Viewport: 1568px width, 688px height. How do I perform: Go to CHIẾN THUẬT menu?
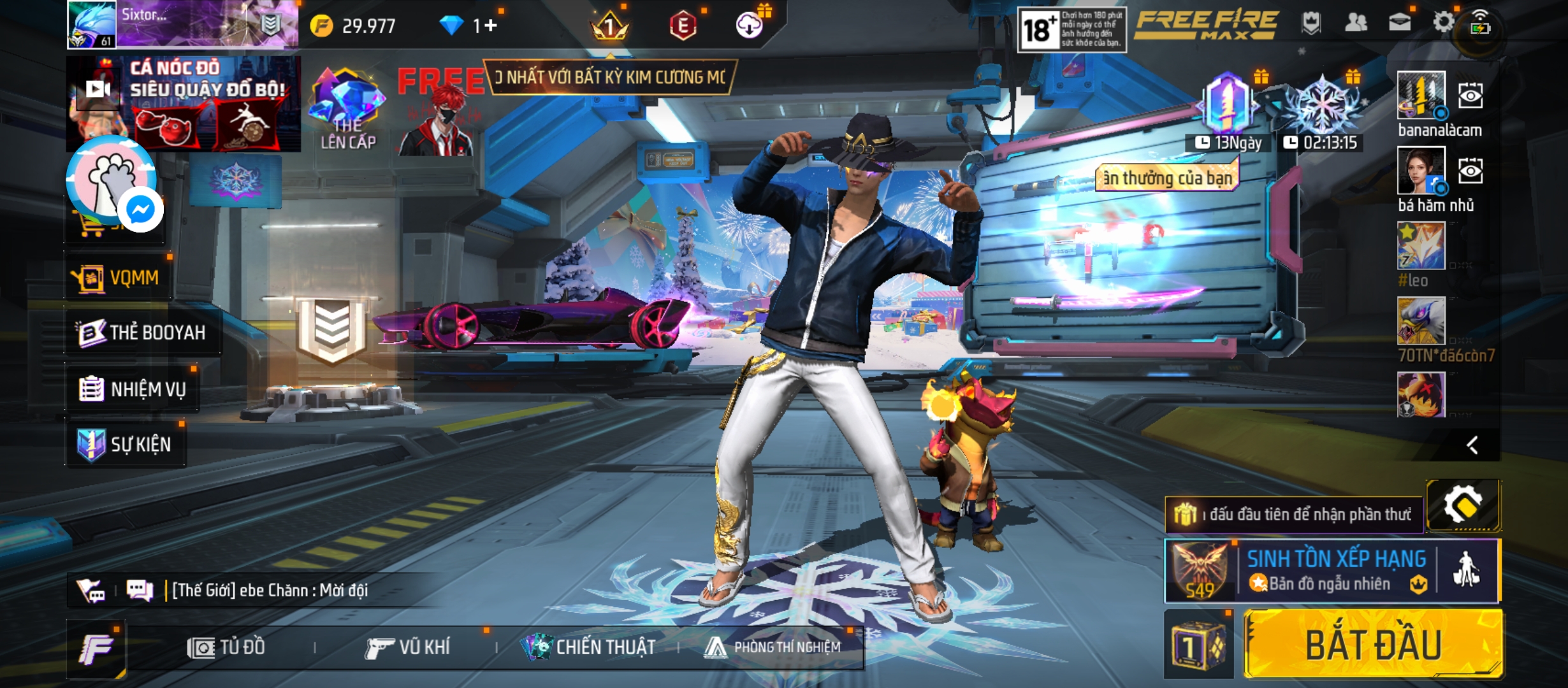pyautogui.click(x=590, y=647)
